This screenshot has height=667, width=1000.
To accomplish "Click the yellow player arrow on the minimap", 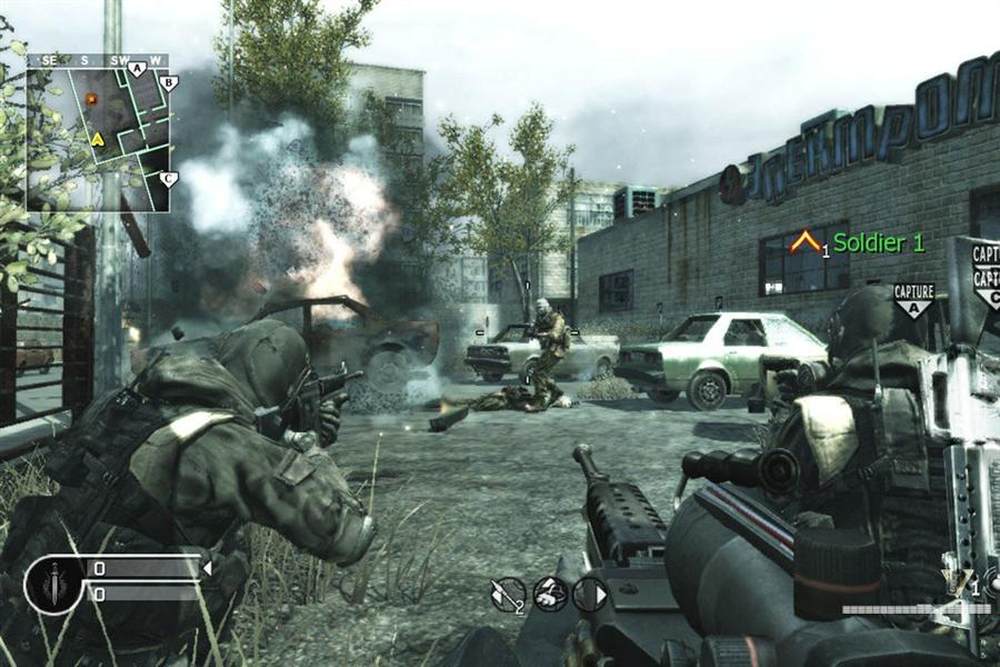I will point(97,139).
